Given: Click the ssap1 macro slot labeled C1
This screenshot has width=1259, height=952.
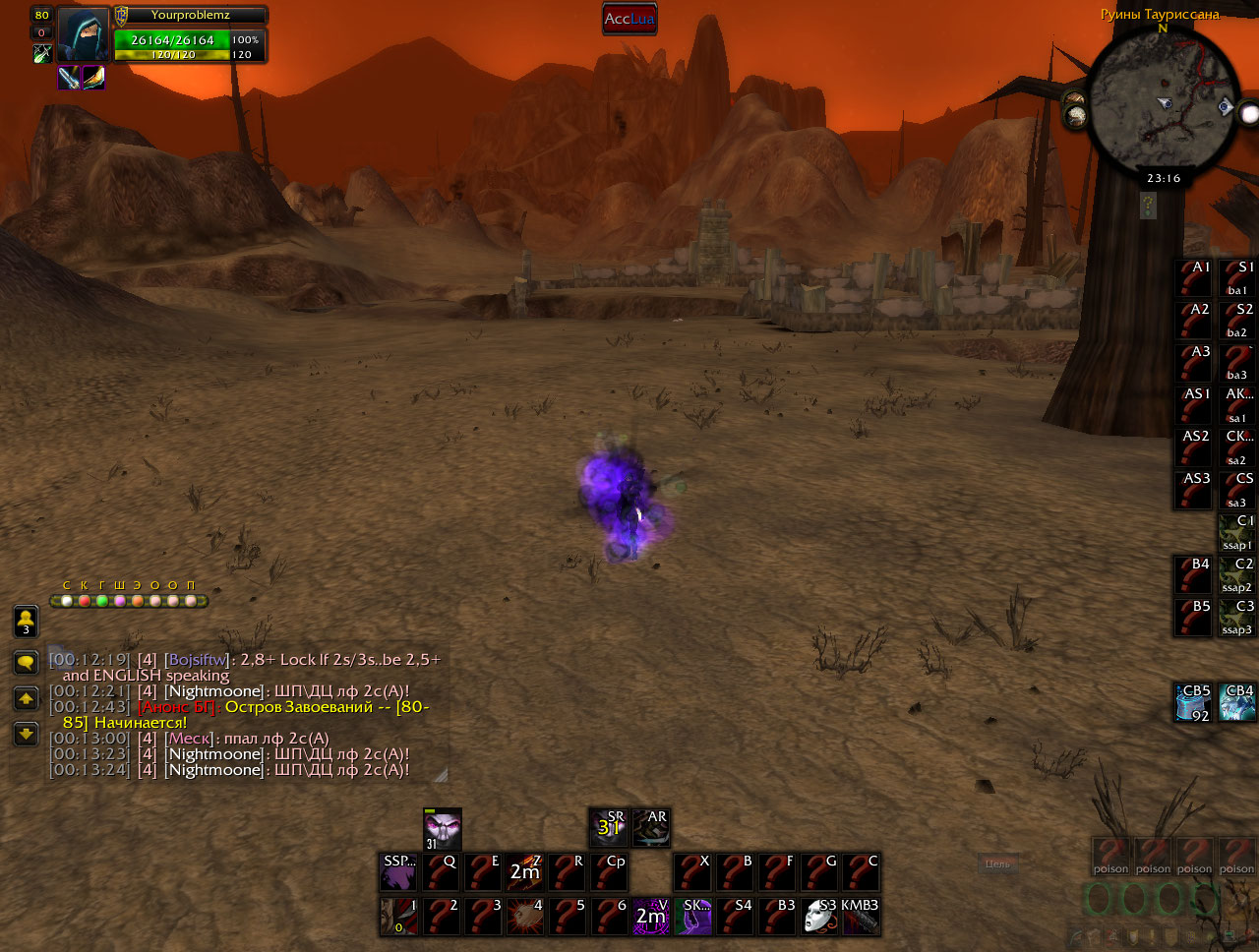Looking at the screenshot, I should (1236, 532).
